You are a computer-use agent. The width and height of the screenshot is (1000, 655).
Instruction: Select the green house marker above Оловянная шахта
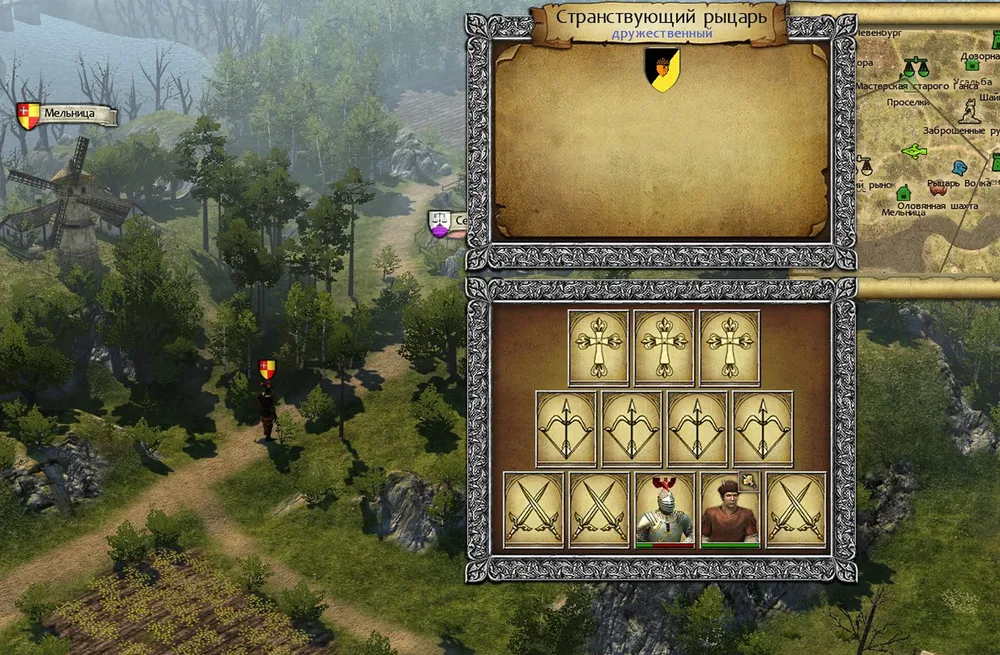904,192
